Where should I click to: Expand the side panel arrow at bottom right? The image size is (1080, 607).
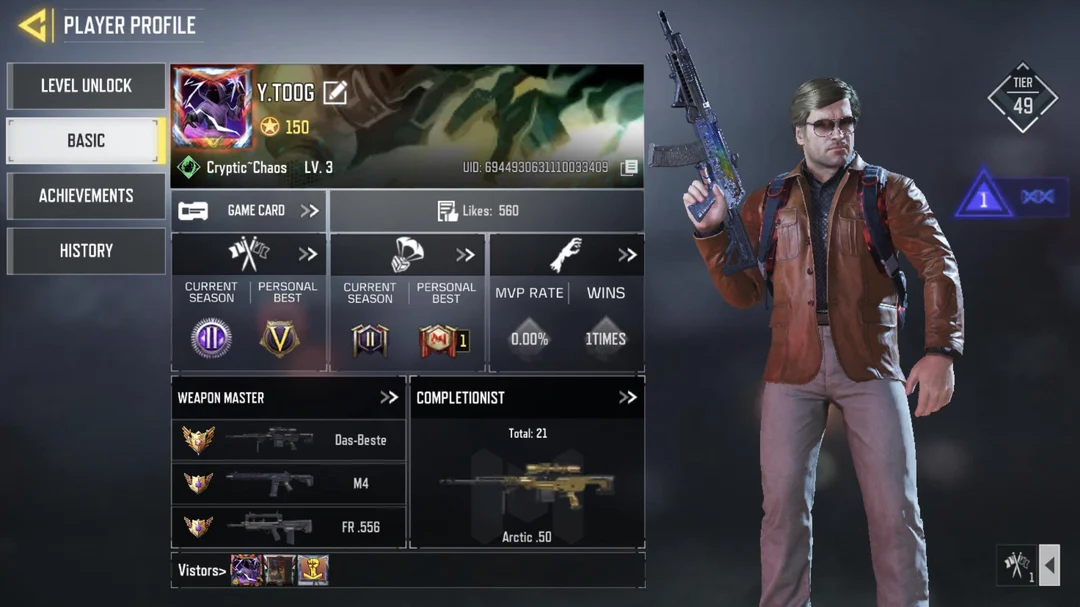[1049, 566]
